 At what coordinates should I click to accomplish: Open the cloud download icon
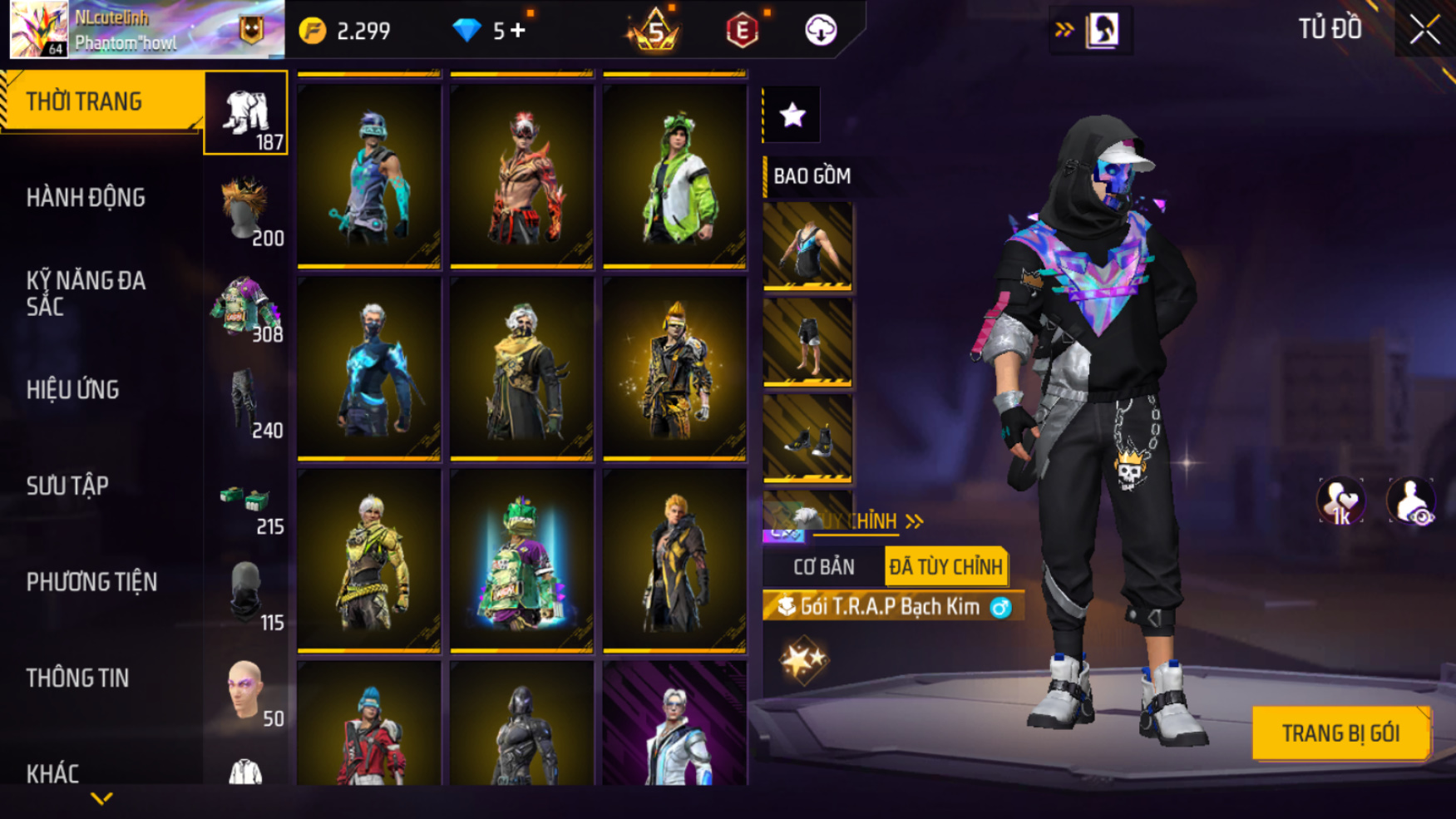point(821,31)
